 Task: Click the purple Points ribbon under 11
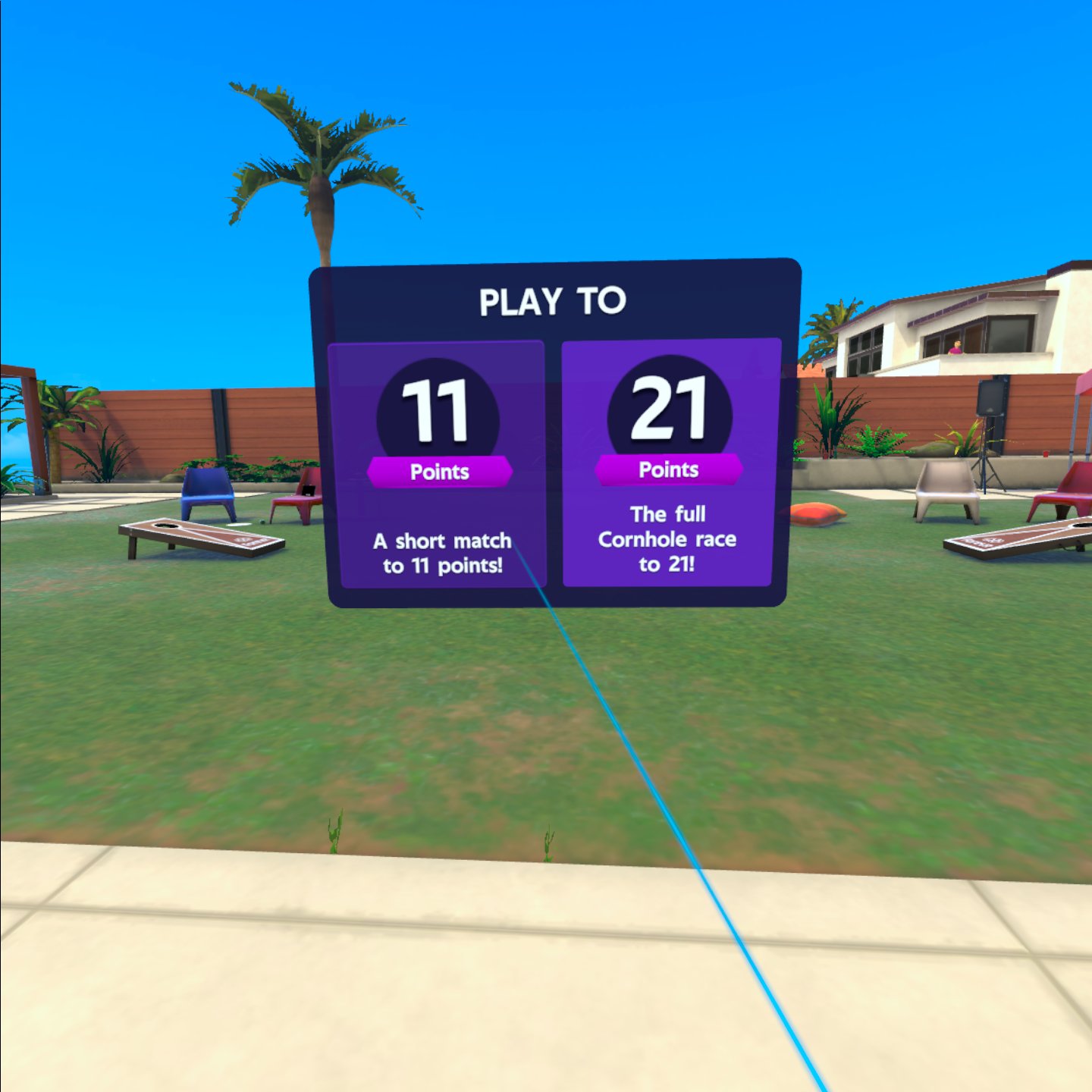pyautogui.click(x=440, y=470)
